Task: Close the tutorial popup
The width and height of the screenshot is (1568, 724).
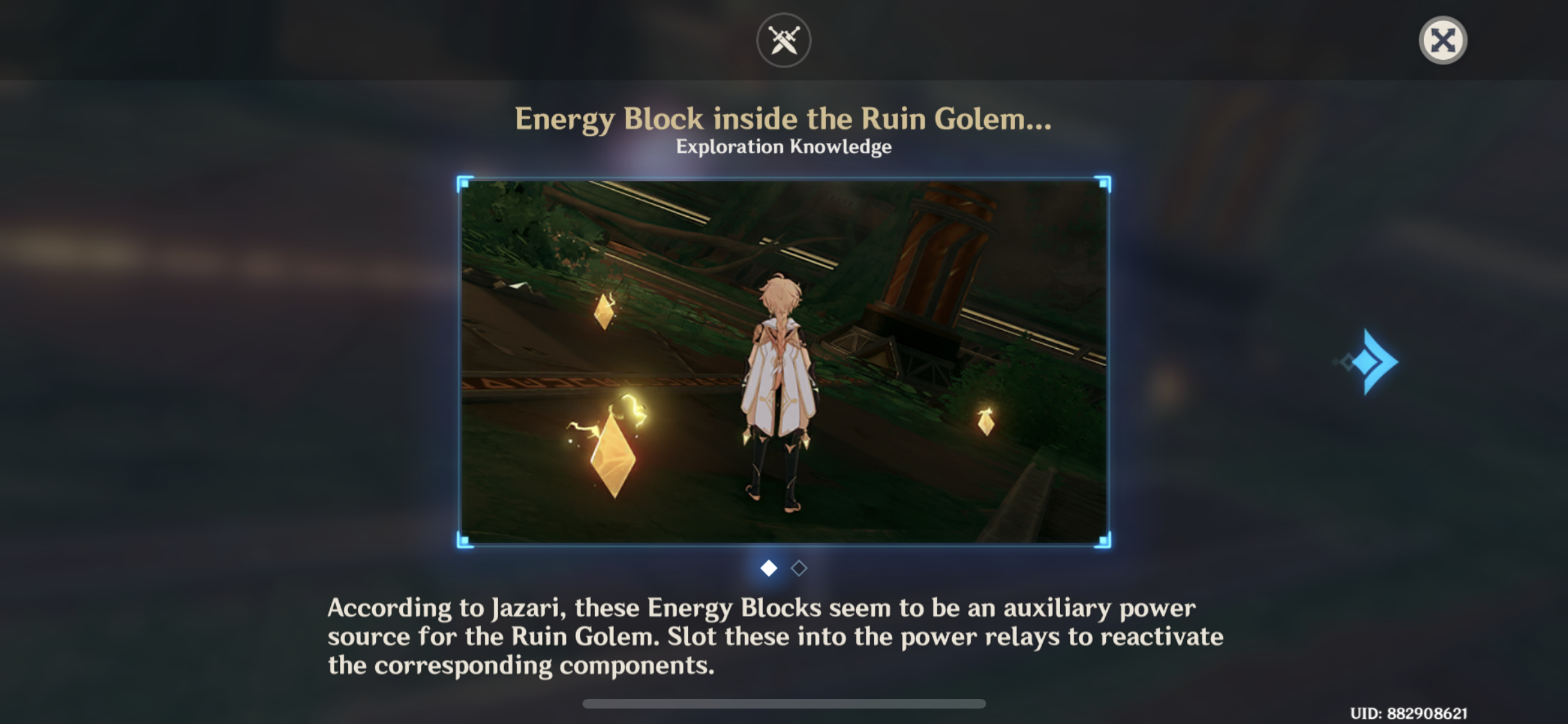Action: pyautogui.click(x=1442, y=40)
